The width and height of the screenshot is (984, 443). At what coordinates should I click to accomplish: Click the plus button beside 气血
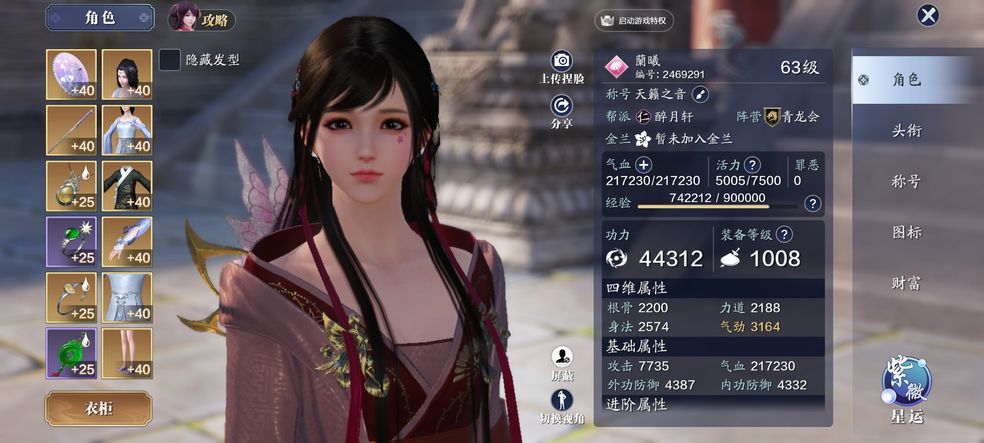644,164
